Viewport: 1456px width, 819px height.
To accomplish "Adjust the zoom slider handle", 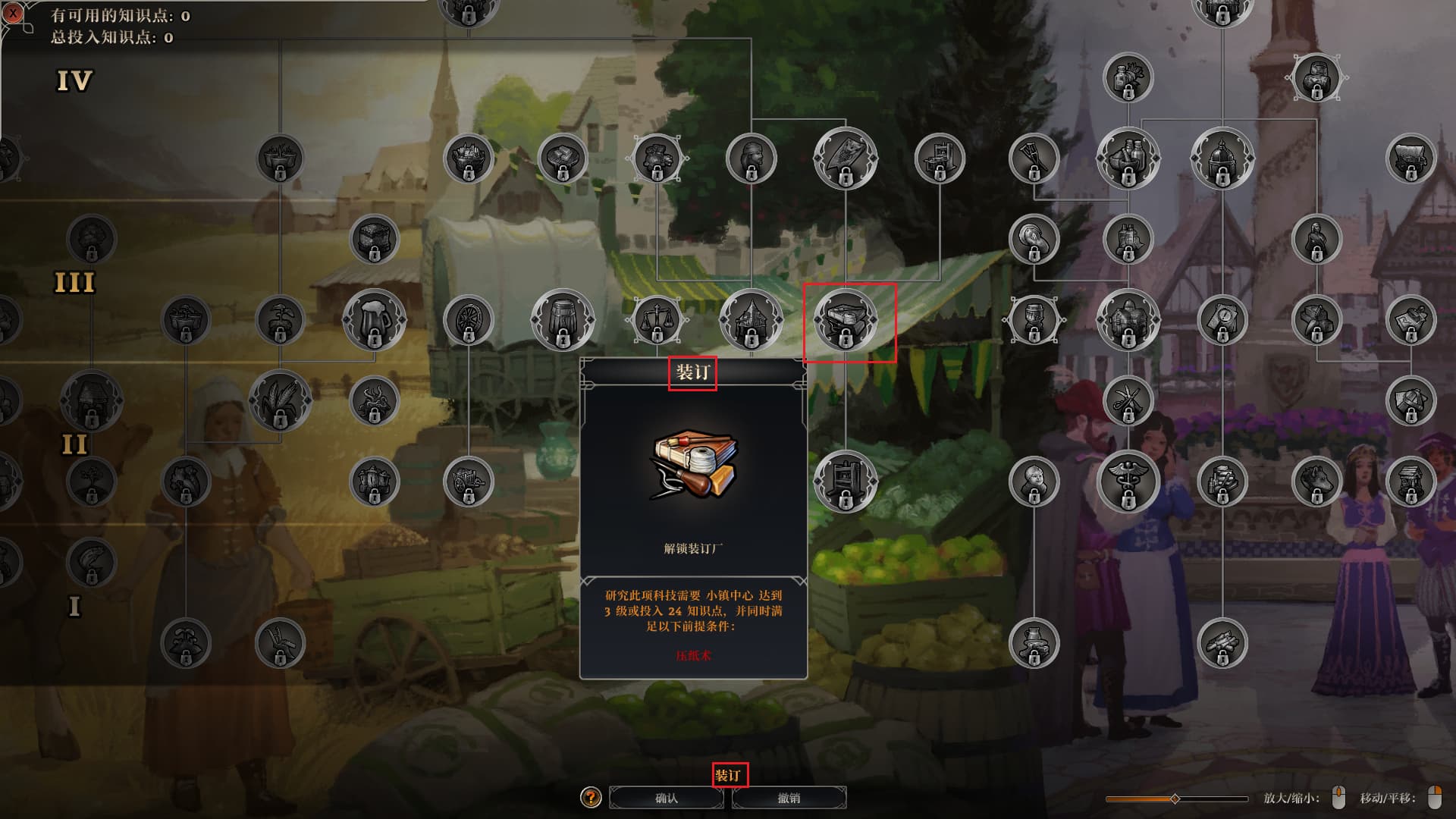I will point(1175,799).
